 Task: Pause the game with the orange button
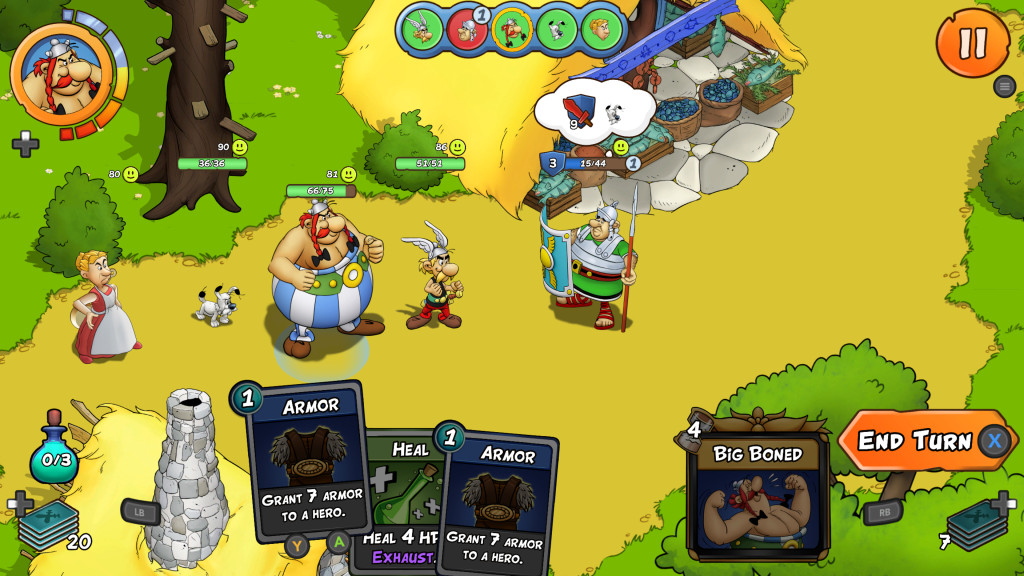(x=972, y=42)
